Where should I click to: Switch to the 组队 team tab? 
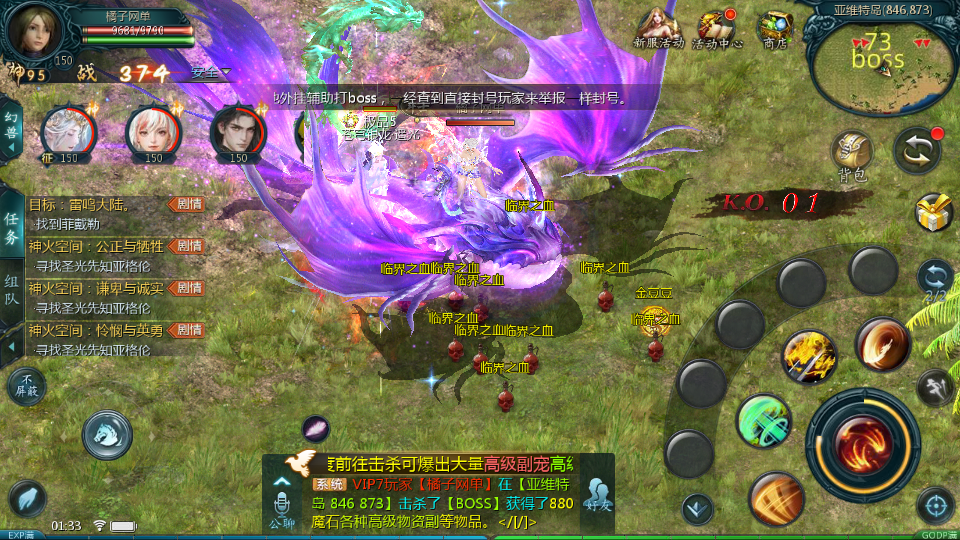11,290
